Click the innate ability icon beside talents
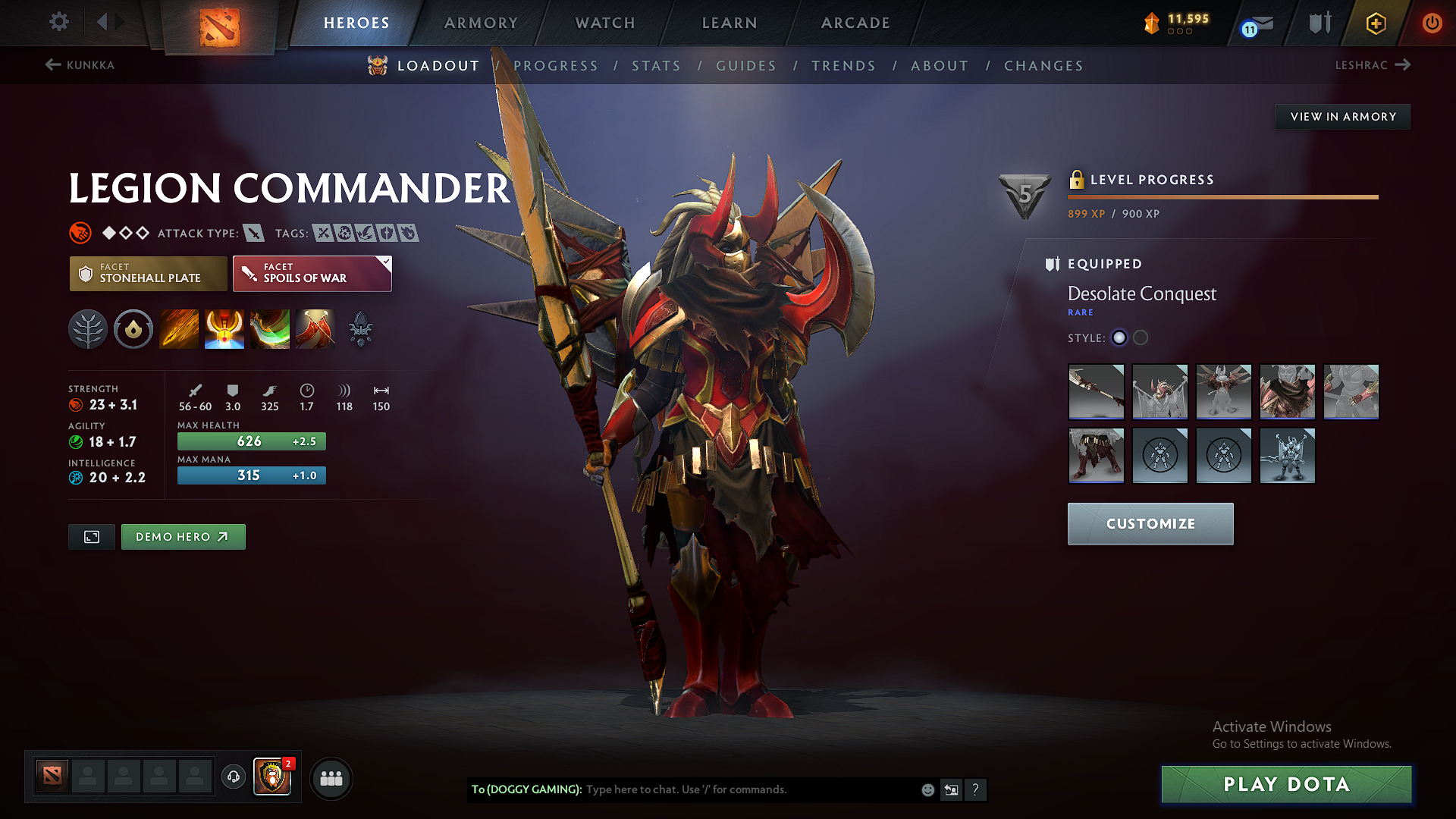The height and width of the screenshot is (819, 1456). tap(133, 329)
